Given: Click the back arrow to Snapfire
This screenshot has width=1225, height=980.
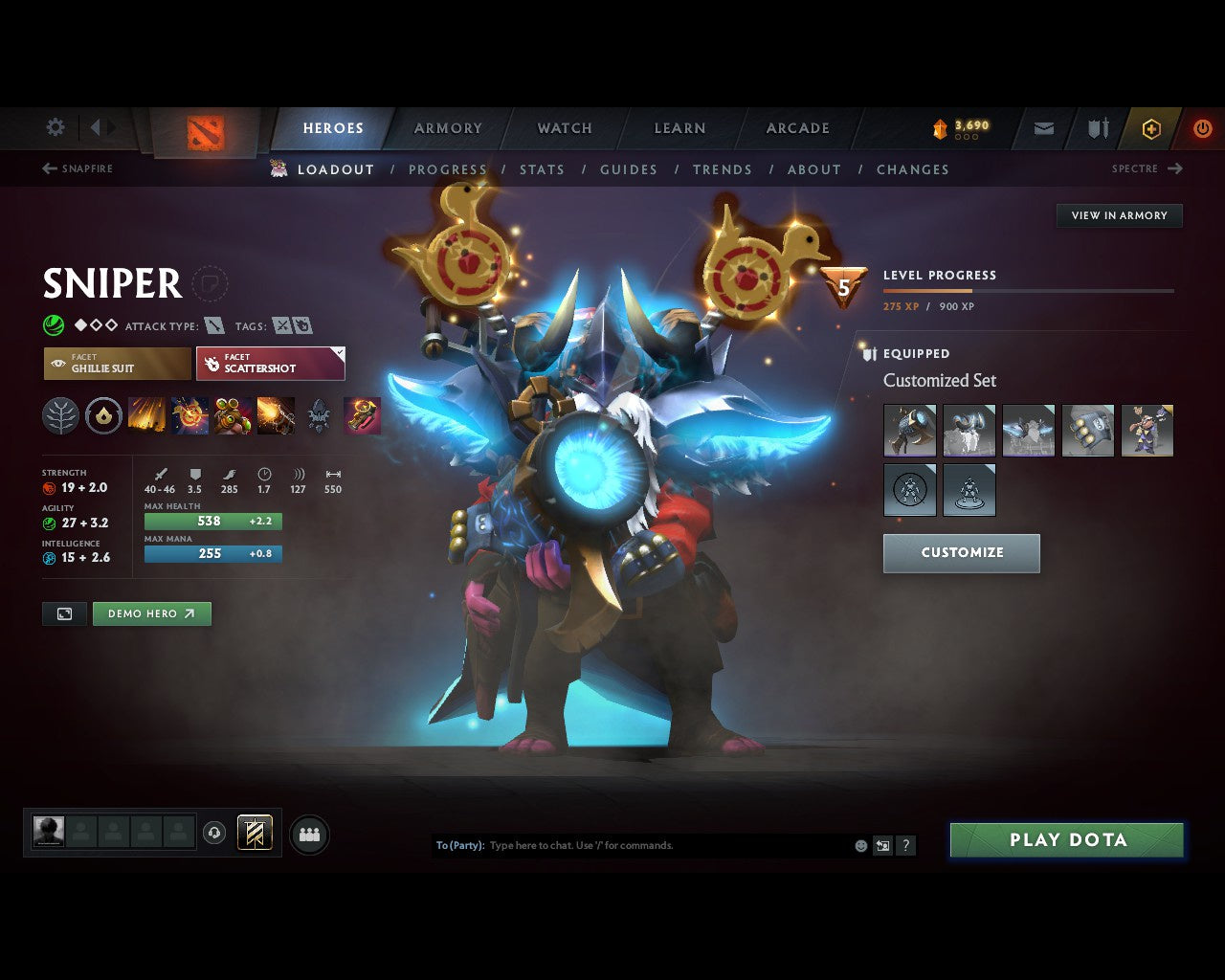Looking at the screenshot, I should pos(48,168).
